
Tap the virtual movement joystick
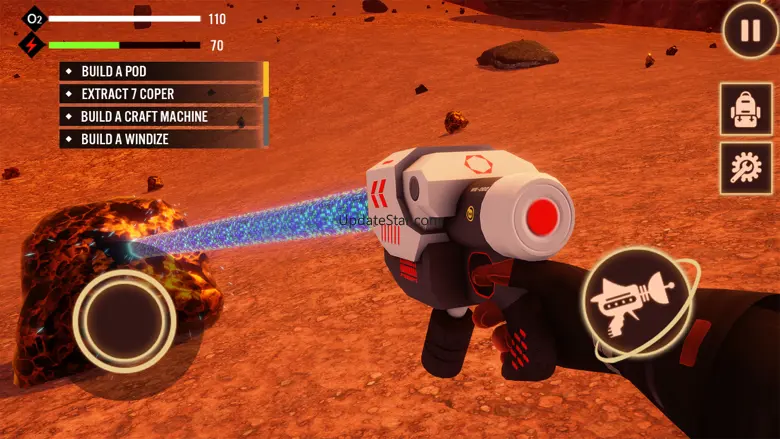pyautogui.click(x=124, y=320)
